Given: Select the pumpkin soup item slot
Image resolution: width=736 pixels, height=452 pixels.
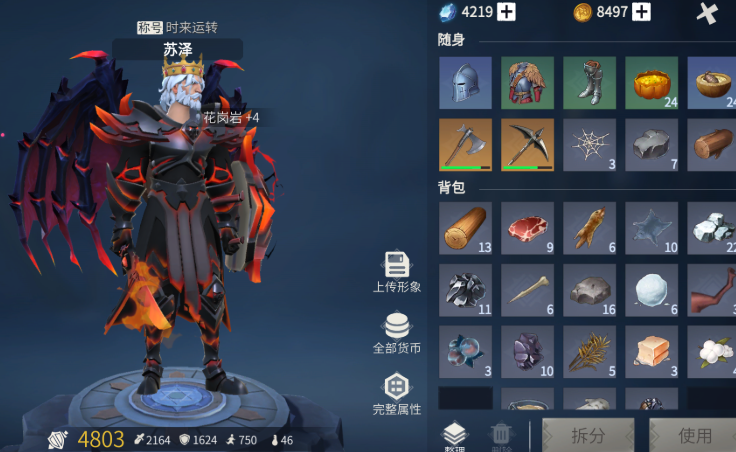Looking at the screenshot, I should tap(651, 82).
